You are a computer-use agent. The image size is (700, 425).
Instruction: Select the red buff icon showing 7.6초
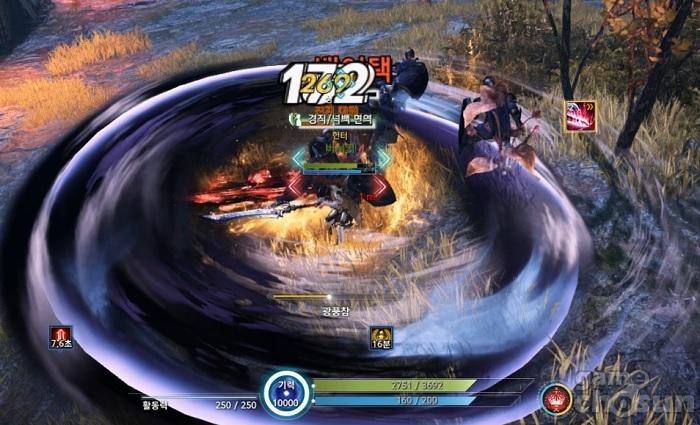coord(62,334)
